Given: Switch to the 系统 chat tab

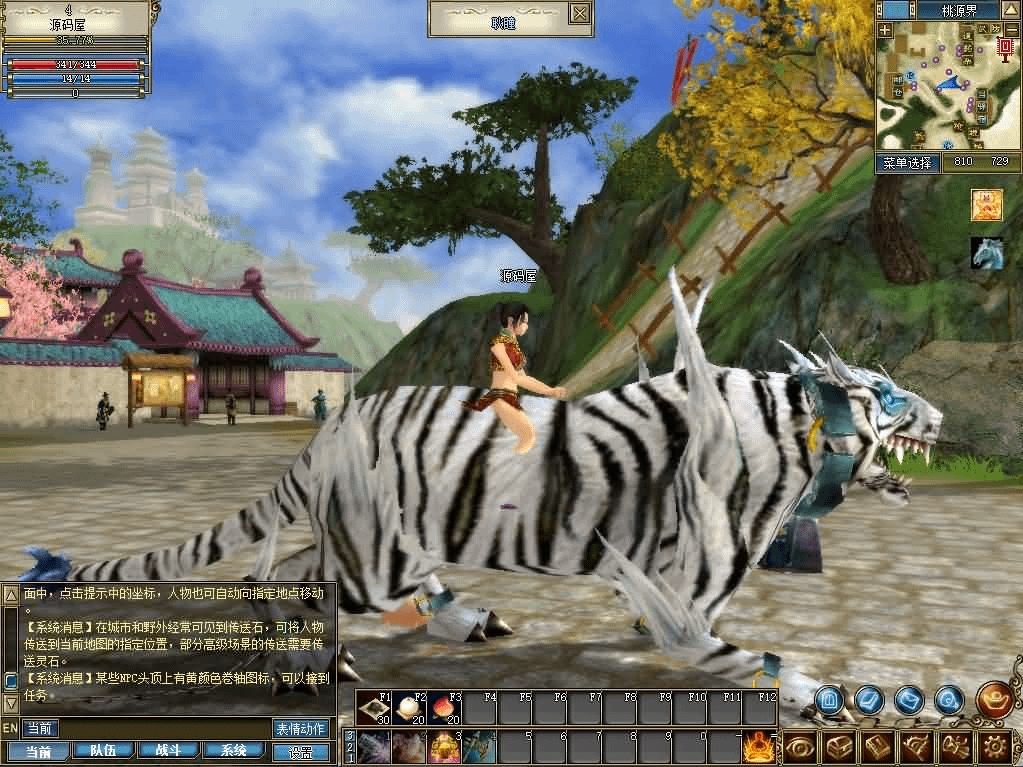Looking at the screenshot, I should tap(234, 750).
